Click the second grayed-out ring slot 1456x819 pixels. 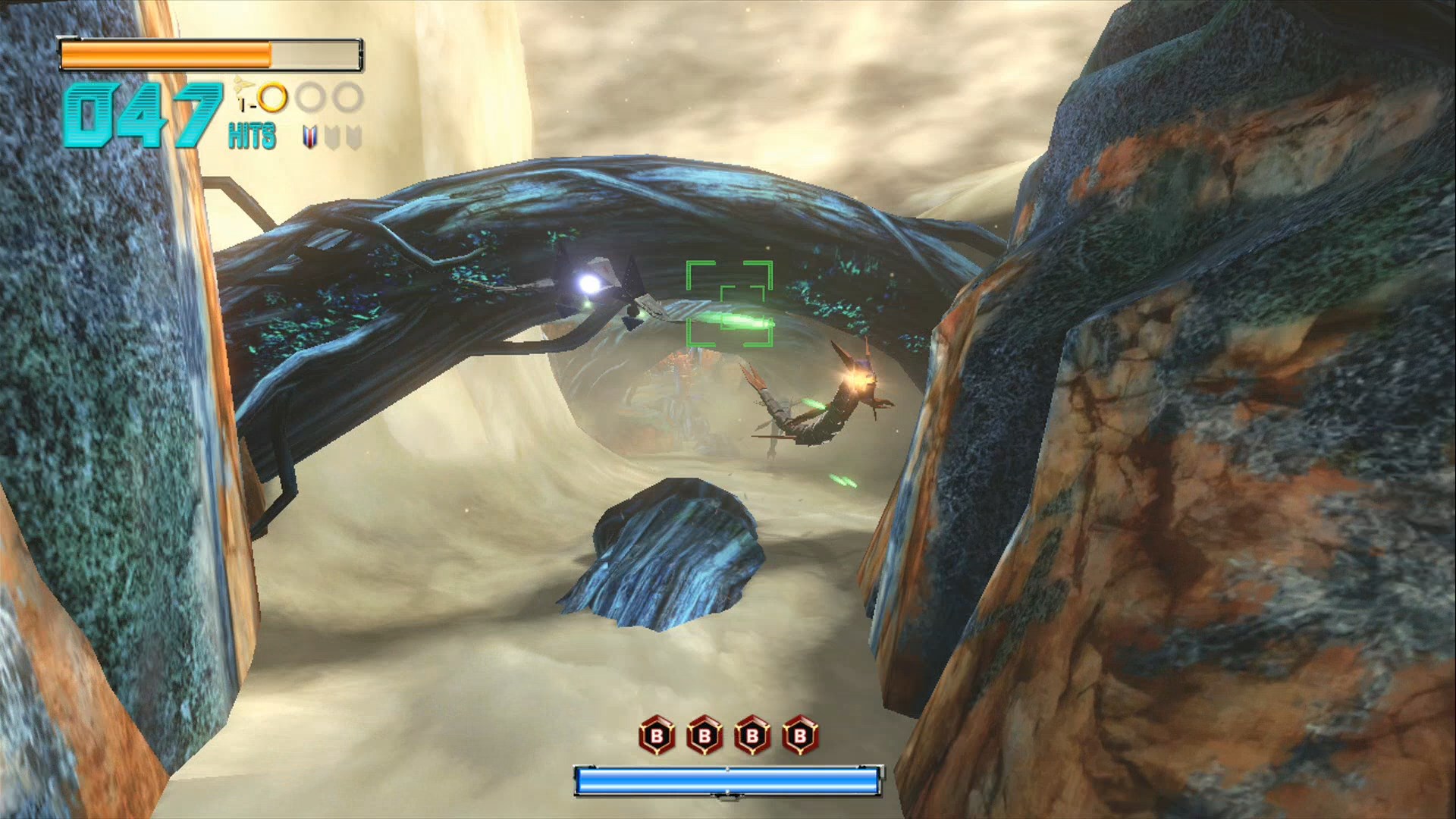click(346, 96)
